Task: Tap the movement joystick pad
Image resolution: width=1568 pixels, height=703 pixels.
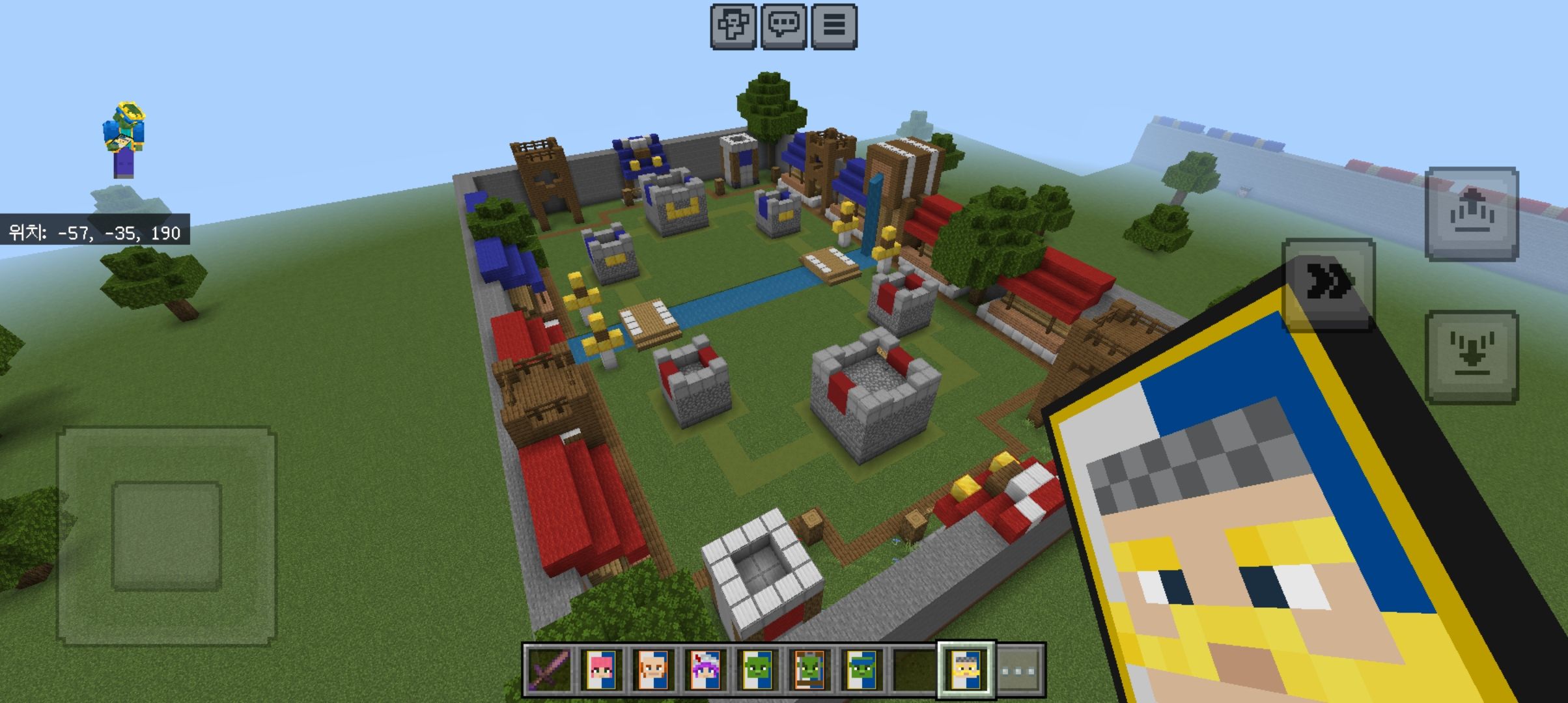Action: [167, 535]
